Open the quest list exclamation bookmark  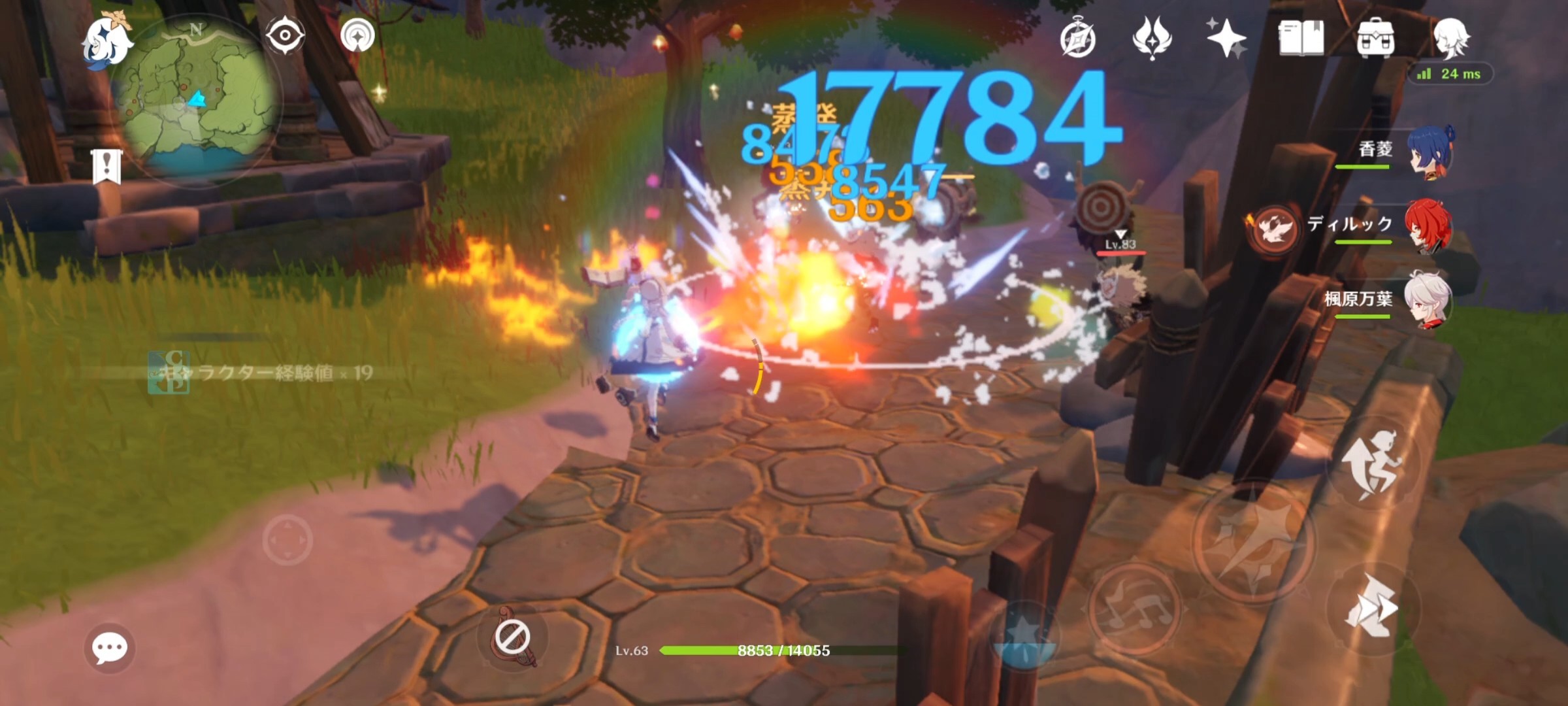coord(106,166)
